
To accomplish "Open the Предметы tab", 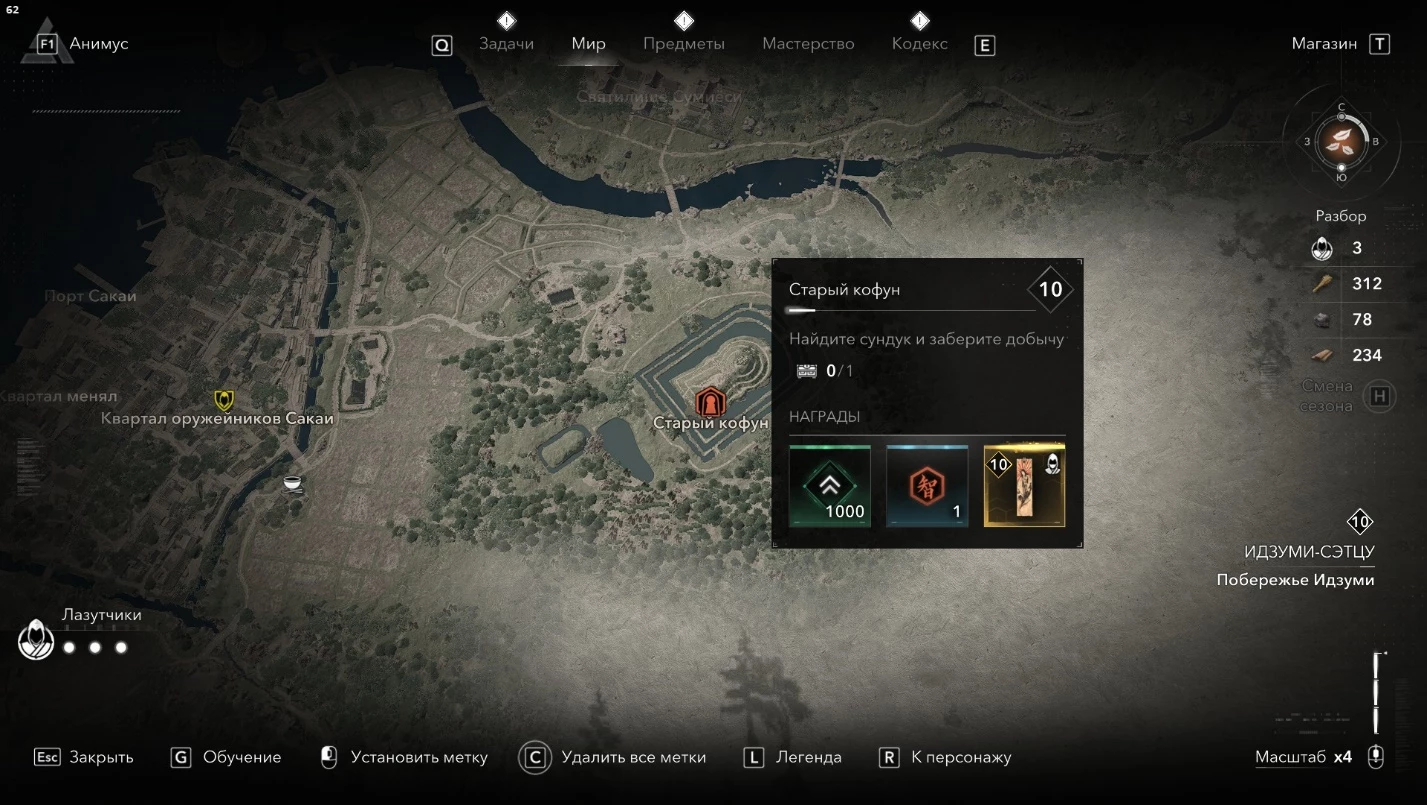I will pos(684,44).
